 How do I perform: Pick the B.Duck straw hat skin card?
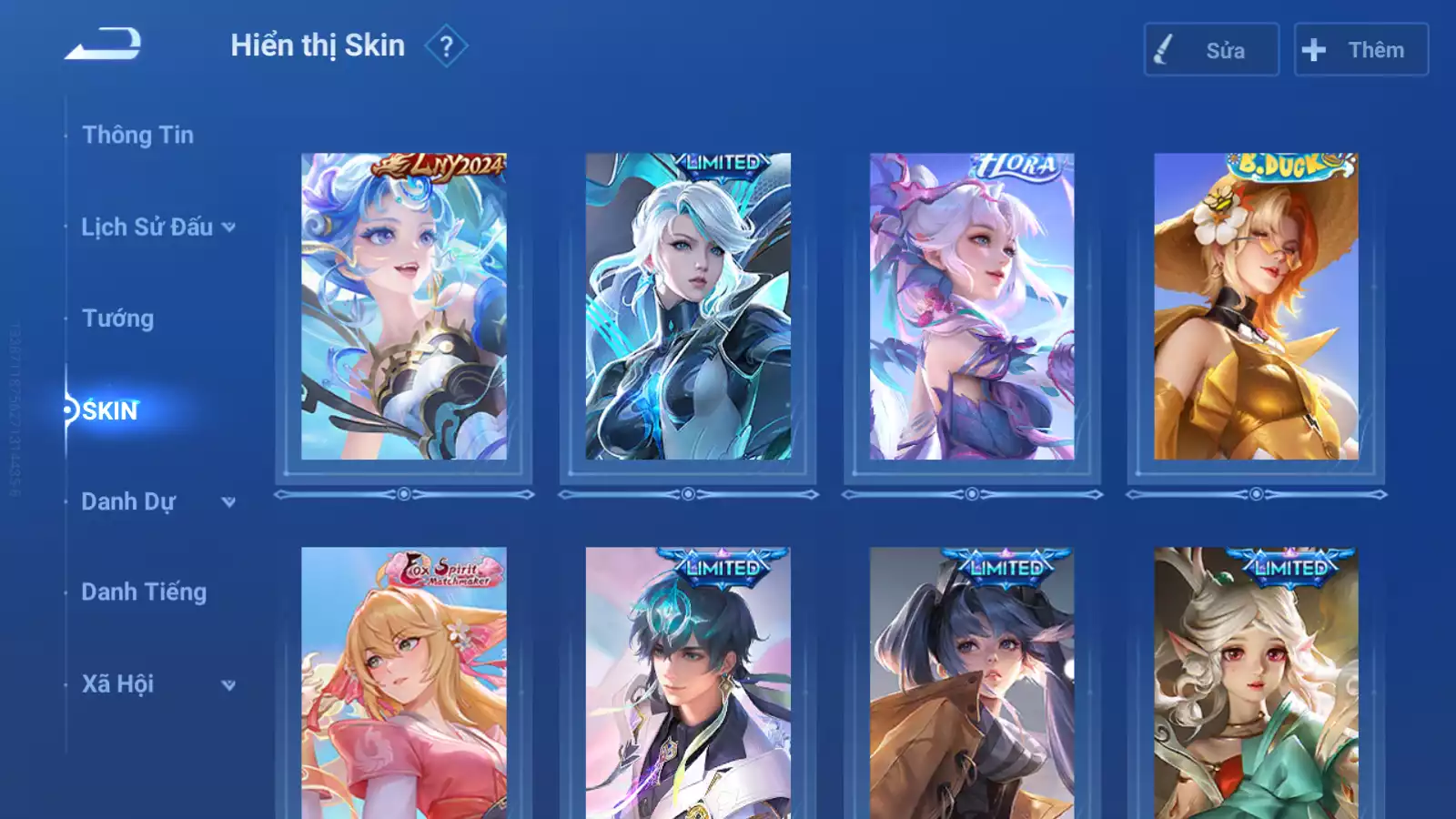[x=1256, y=307]
